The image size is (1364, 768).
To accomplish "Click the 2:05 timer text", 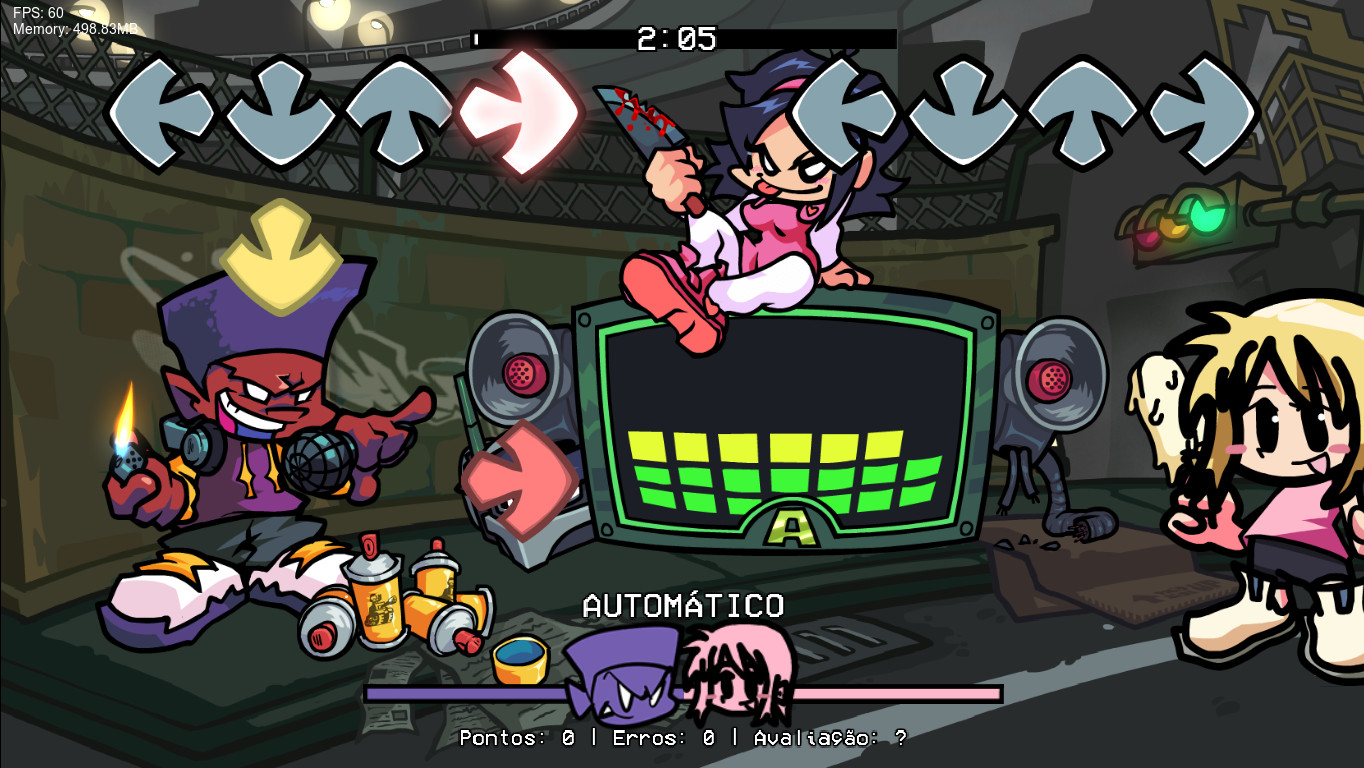I will coord(674,38).
